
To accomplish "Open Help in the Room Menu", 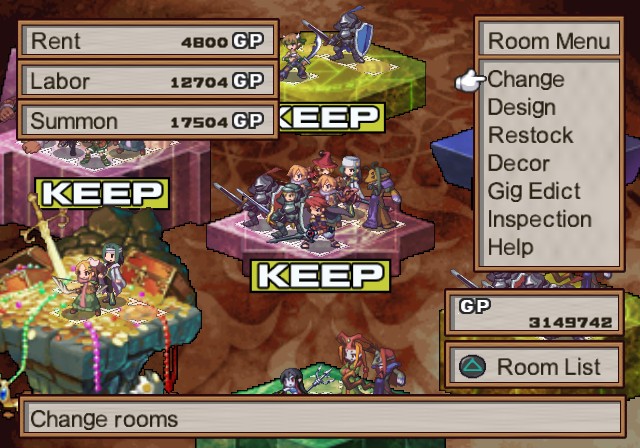I will point(510,246).
